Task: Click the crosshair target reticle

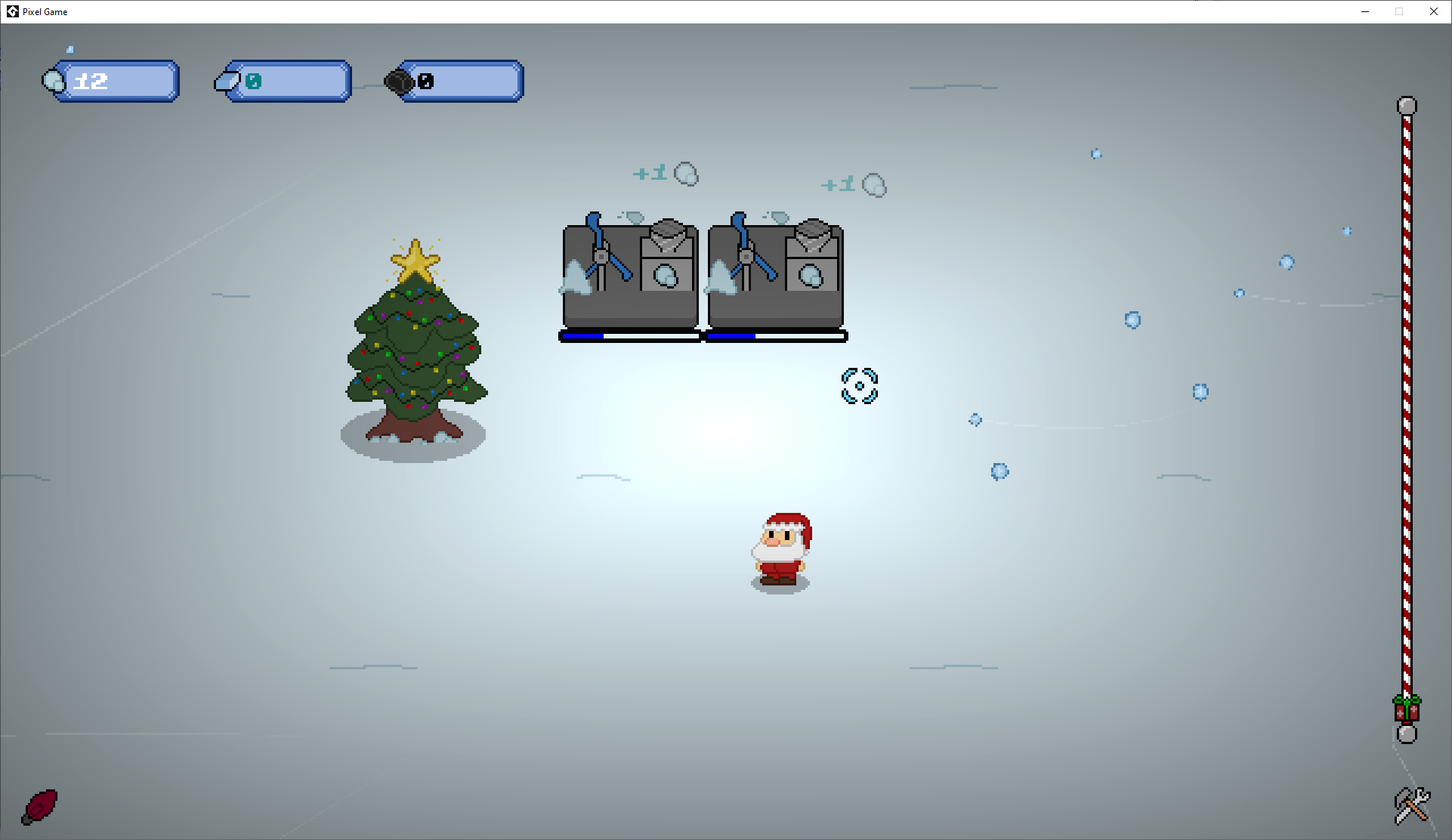Action: point(860,385)
